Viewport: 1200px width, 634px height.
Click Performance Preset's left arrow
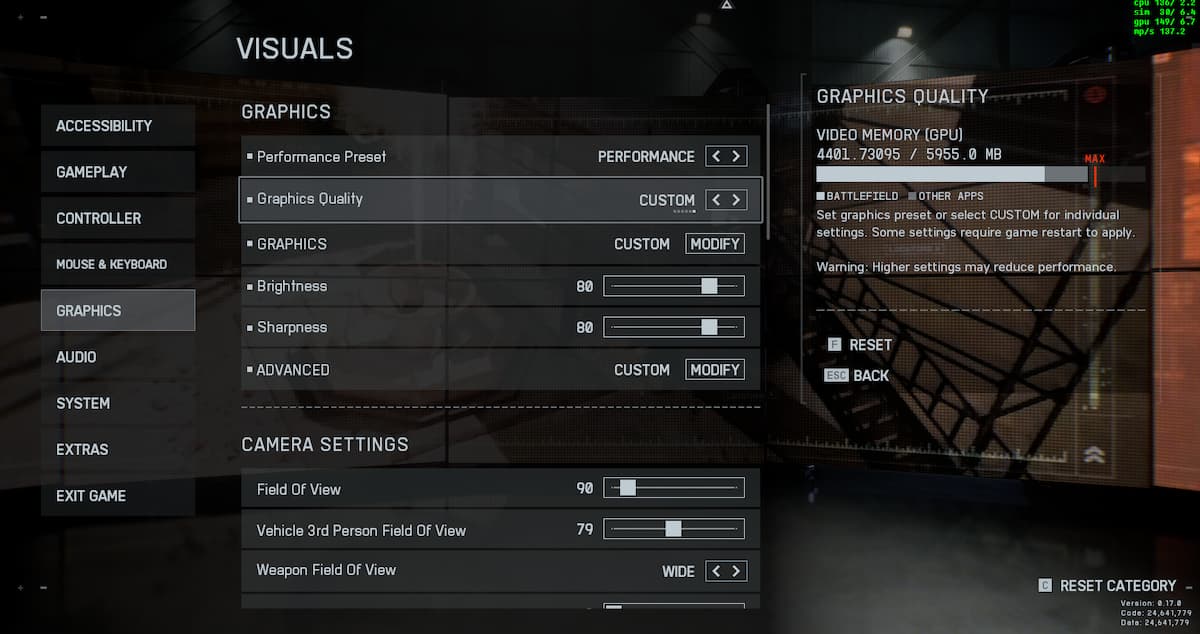[x=716, y=156]
